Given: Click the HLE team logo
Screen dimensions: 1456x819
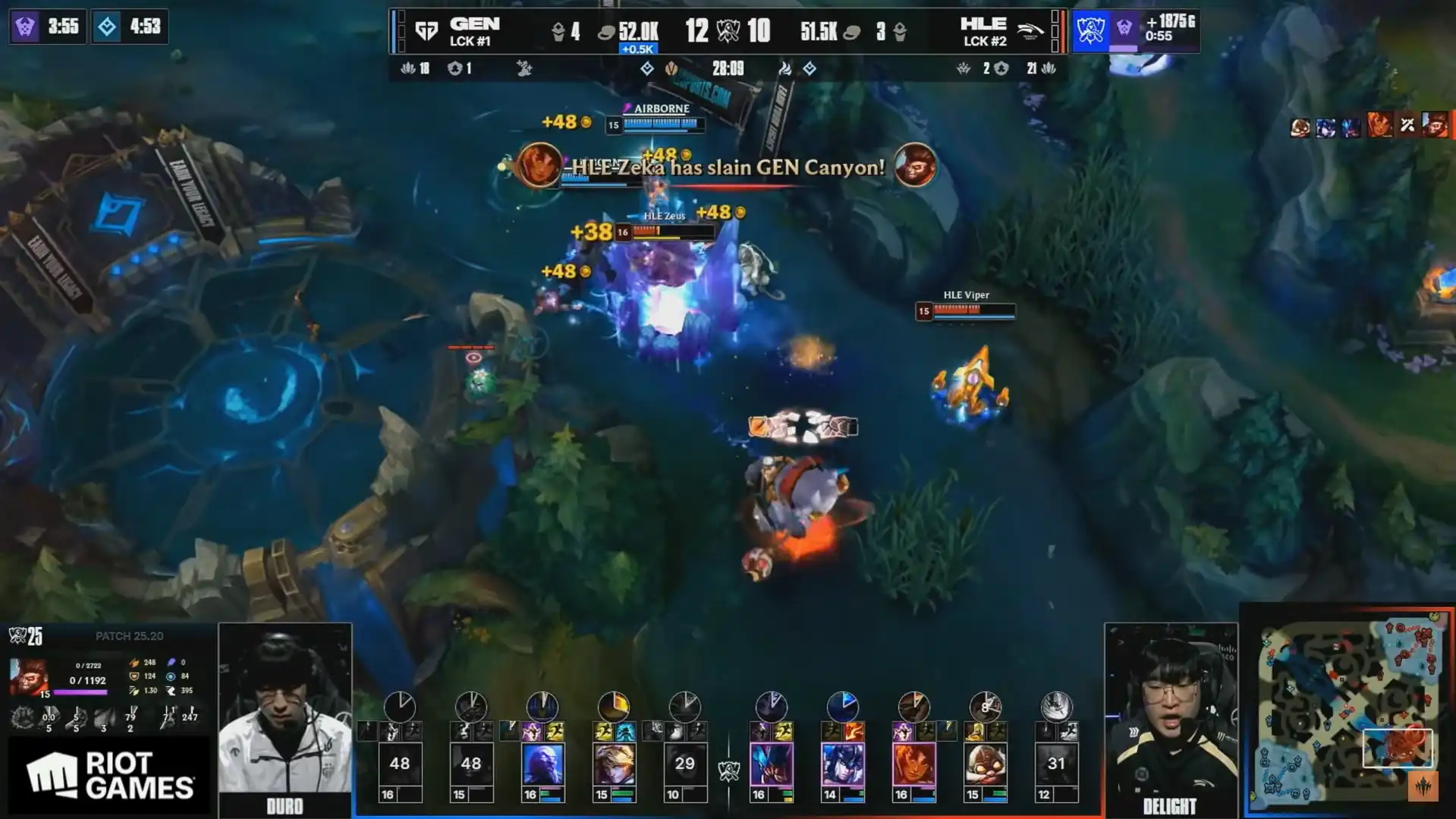Looking at the screenshot, I should pyautogui.click(x=1030, y=31).
